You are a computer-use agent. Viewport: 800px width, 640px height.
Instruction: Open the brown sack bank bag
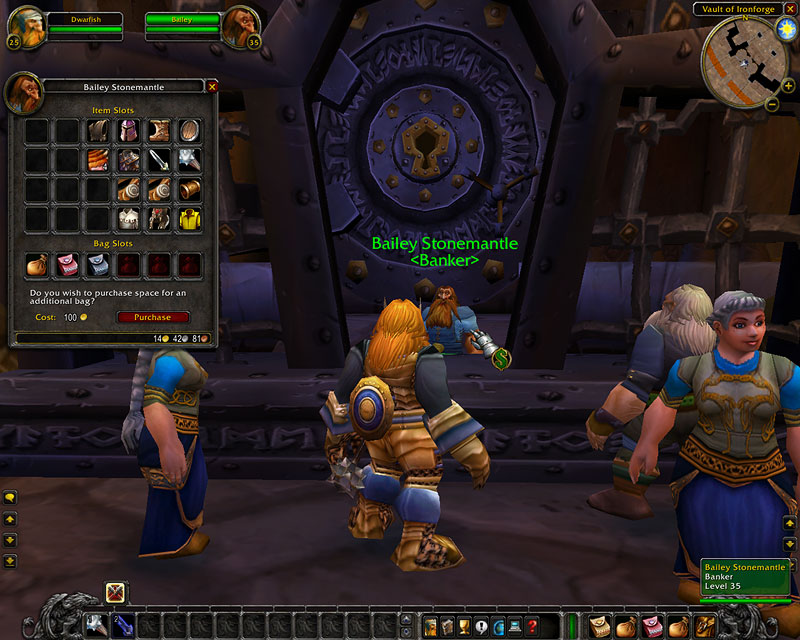pos(37,264)
